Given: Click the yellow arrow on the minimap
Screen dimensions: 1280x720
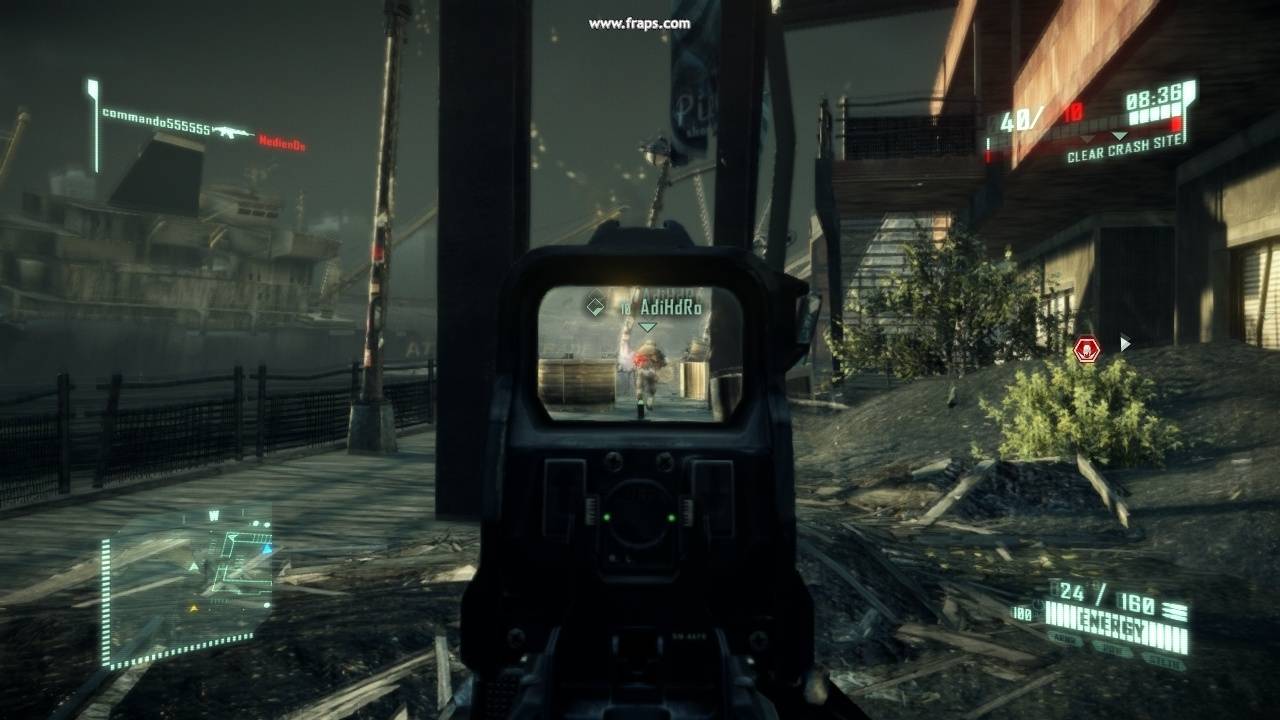Looking at the screenshot, I should [x=193, y=607].
